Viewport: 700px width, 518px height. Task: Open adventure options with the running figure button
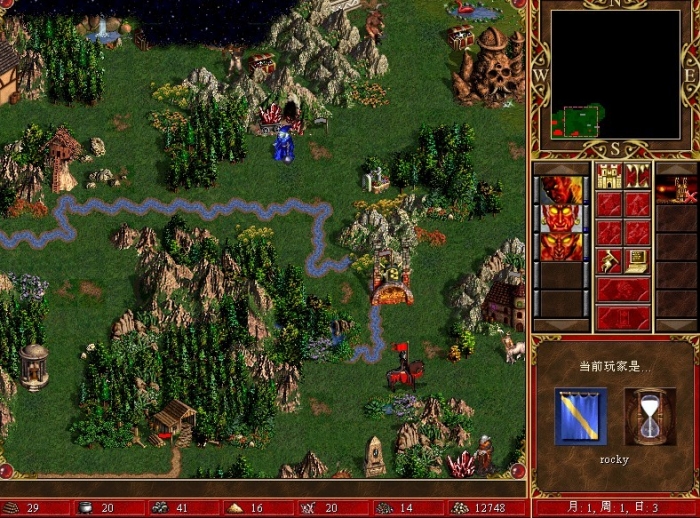[x=609, y=261]
